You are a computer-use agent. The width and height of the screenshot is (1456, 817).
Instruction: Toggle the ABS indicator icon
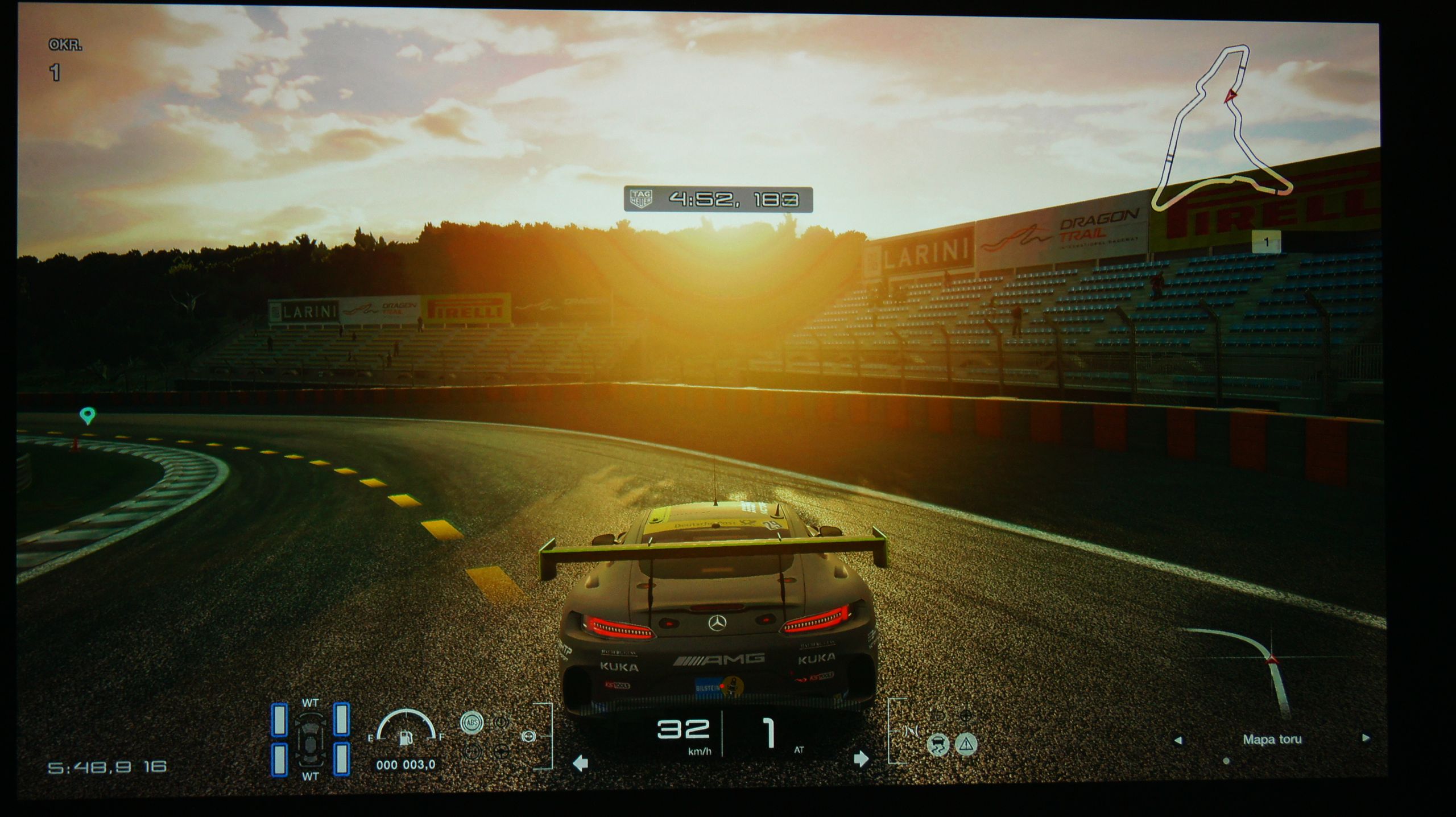[x=471, y=722]
